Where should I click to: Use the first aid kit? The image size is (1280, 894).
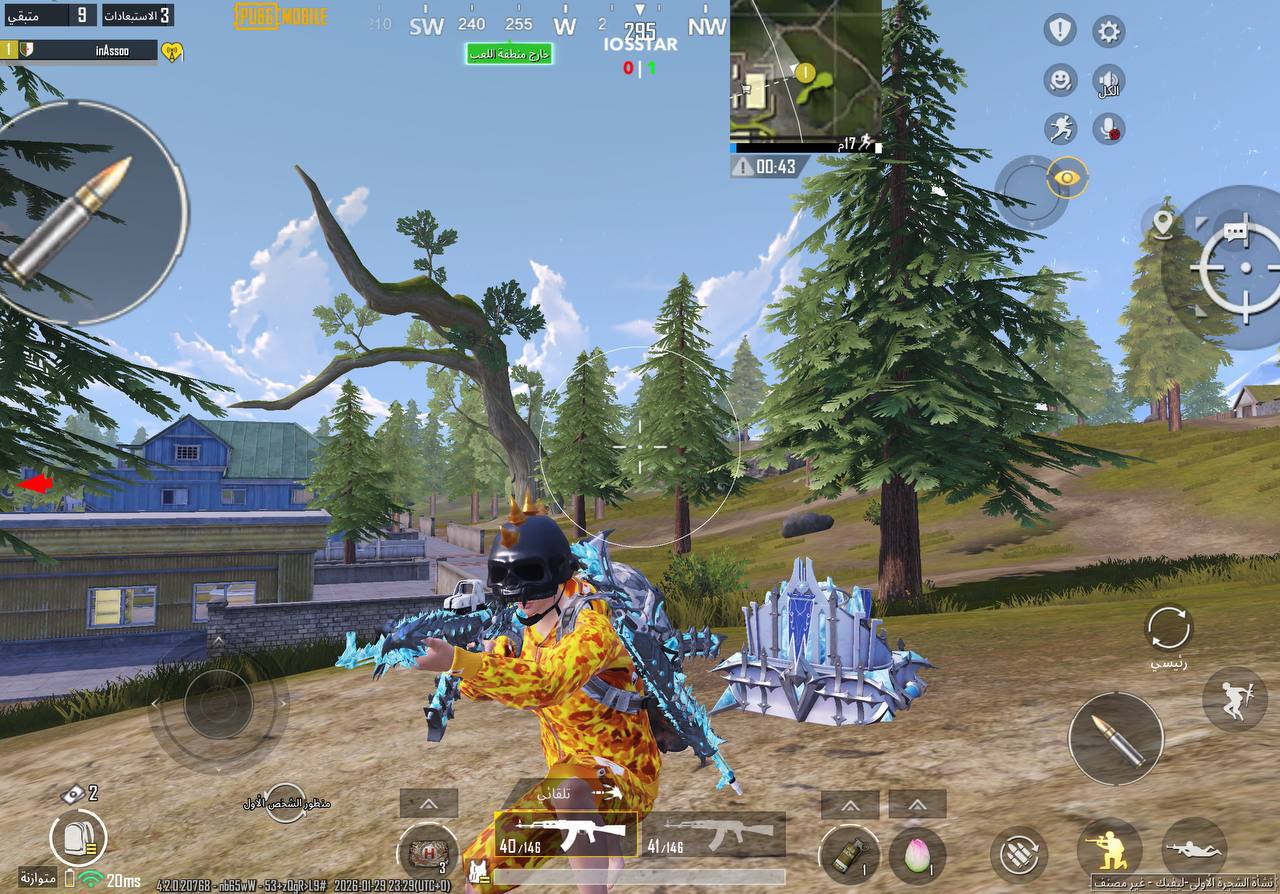click(x=428, y=853)
